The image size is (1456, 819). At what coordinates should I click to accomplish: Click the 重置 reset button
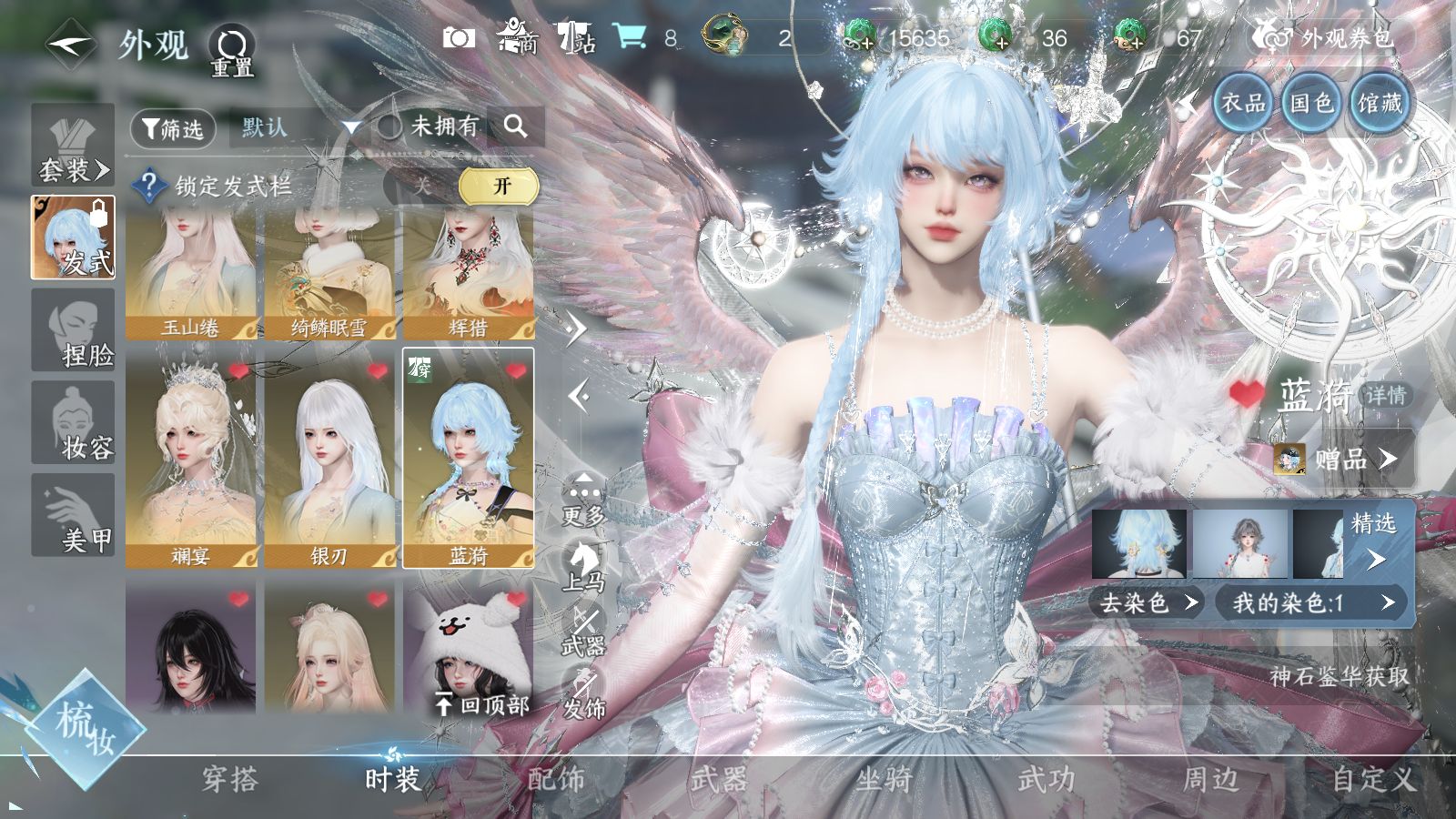[232, 50]
